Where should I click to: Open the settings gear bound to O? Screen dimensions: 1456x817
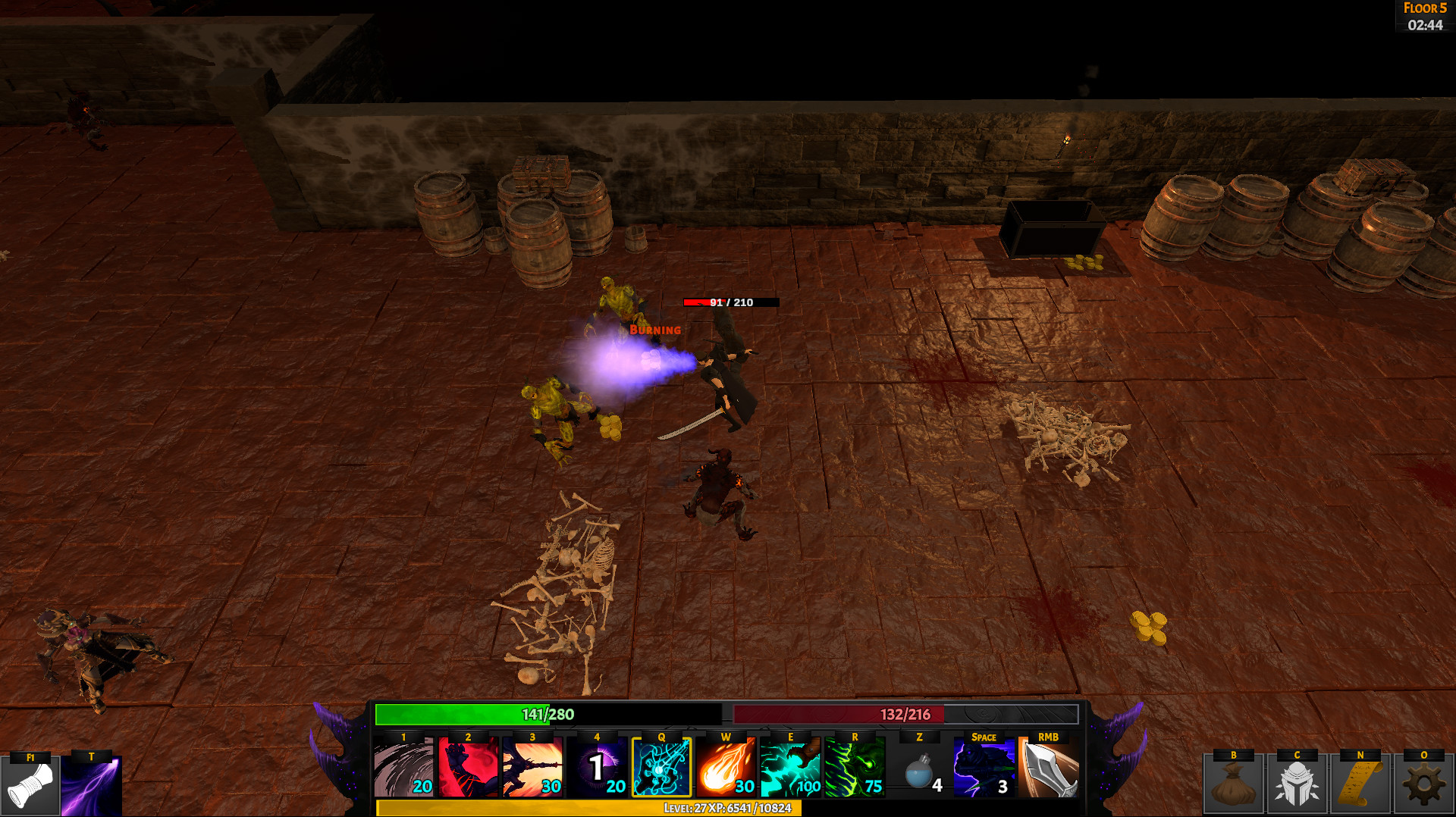1423,786
